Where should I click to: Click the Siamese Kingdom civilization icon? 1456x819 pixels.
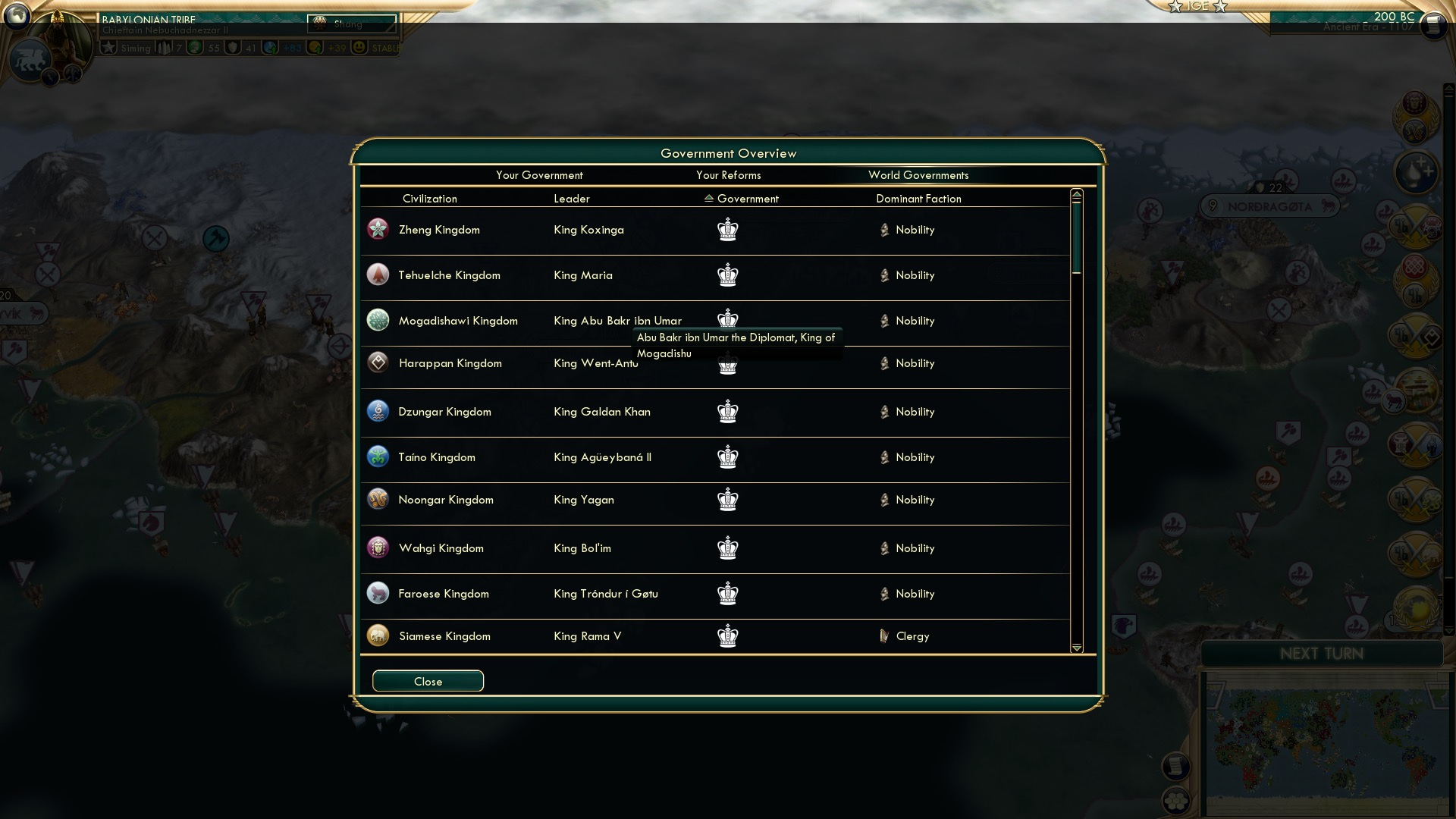[x=378, y=635]
